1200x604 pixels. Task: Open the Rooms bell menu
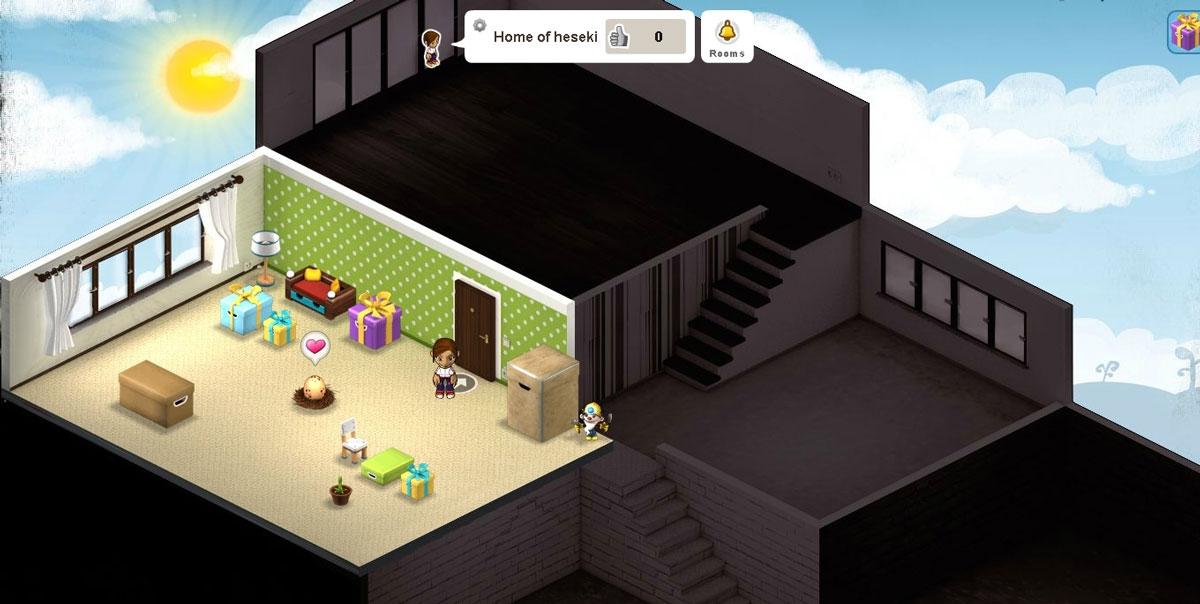(x=727, y=35)
